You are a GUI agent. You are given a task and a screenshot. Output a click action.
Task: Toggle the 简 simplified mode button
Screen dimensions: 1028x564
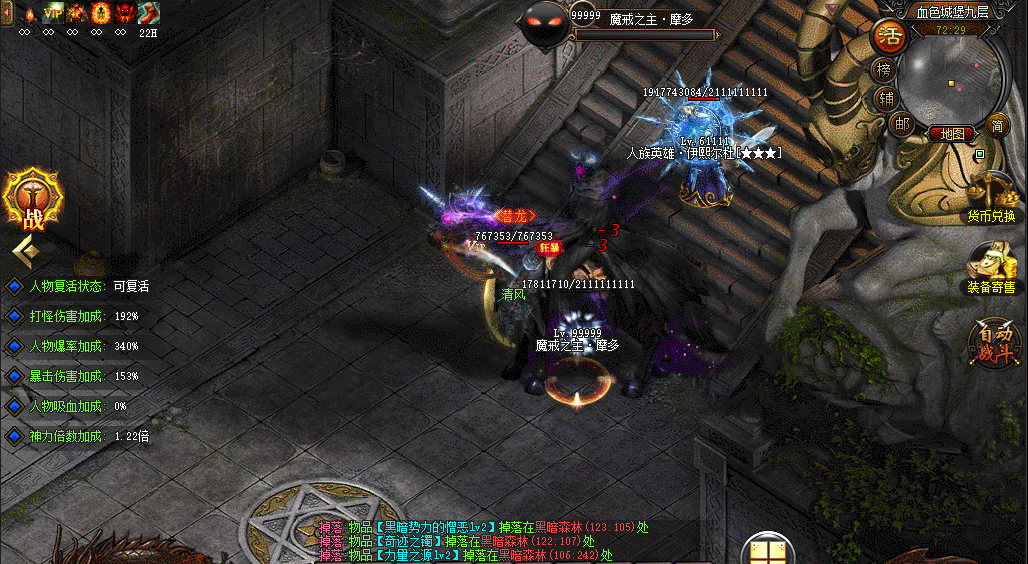996,124
